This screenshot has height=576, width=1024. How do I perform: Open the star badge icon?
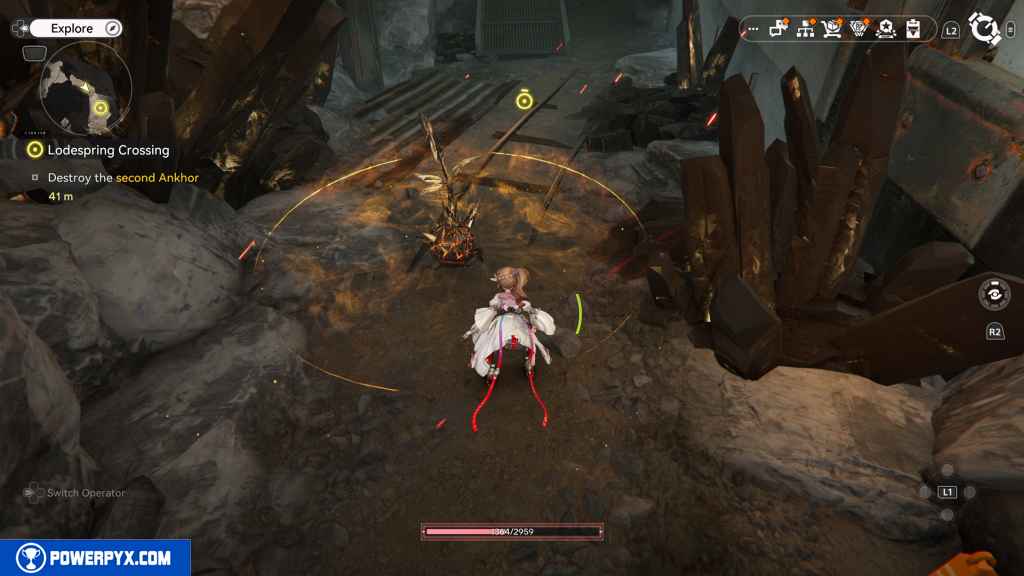[885, 29]
